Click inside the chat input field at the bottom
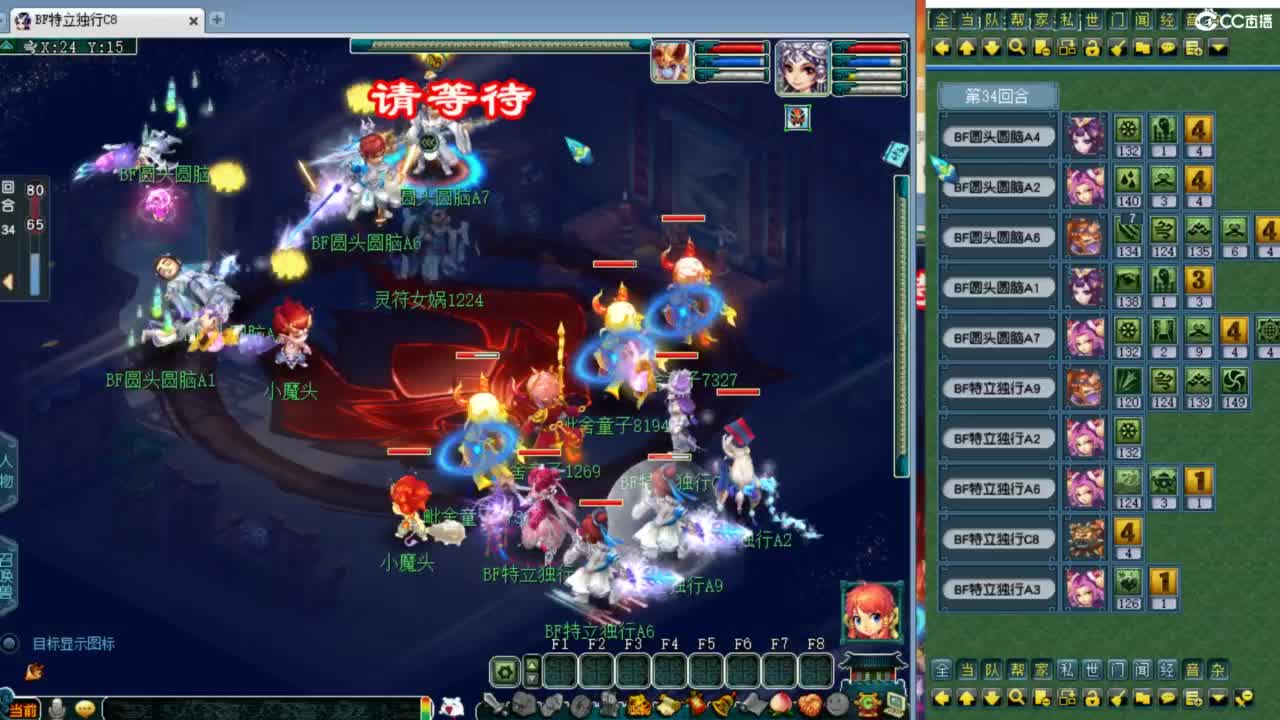1280x720 pixels. [x=262, y=708]
